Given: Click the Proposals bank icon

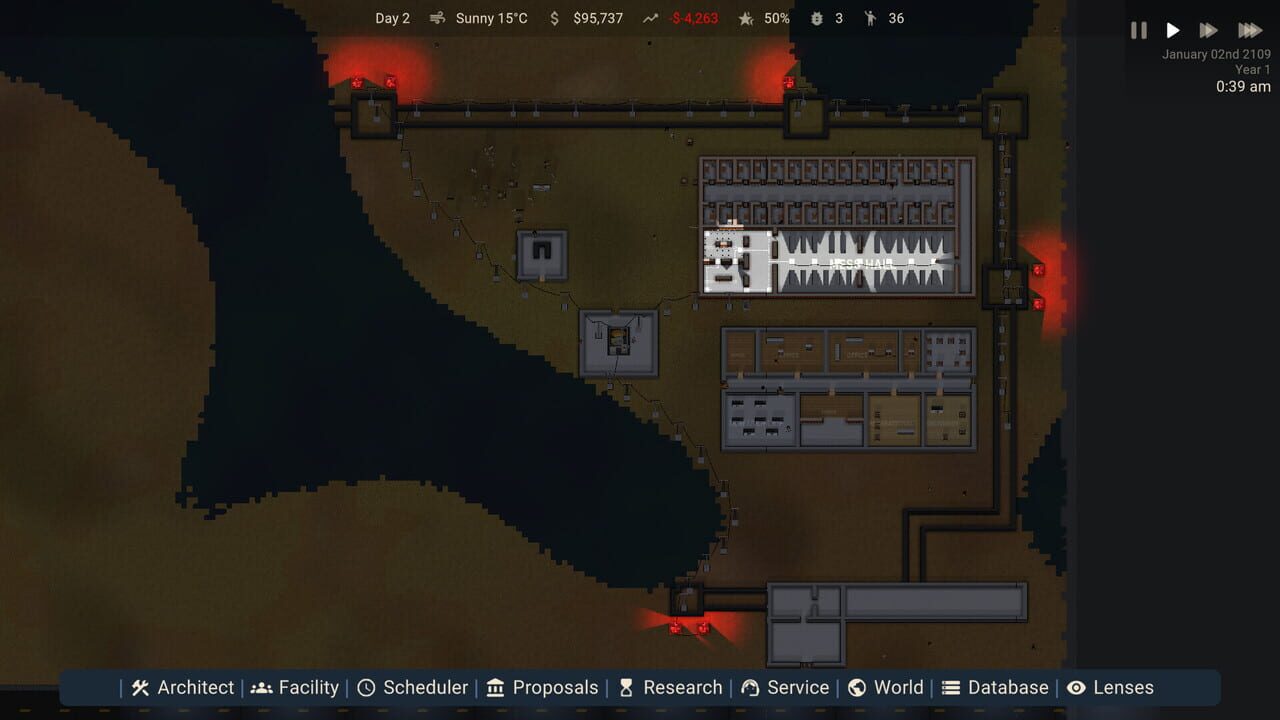Looking at the screenshot, I should [494, 687].
